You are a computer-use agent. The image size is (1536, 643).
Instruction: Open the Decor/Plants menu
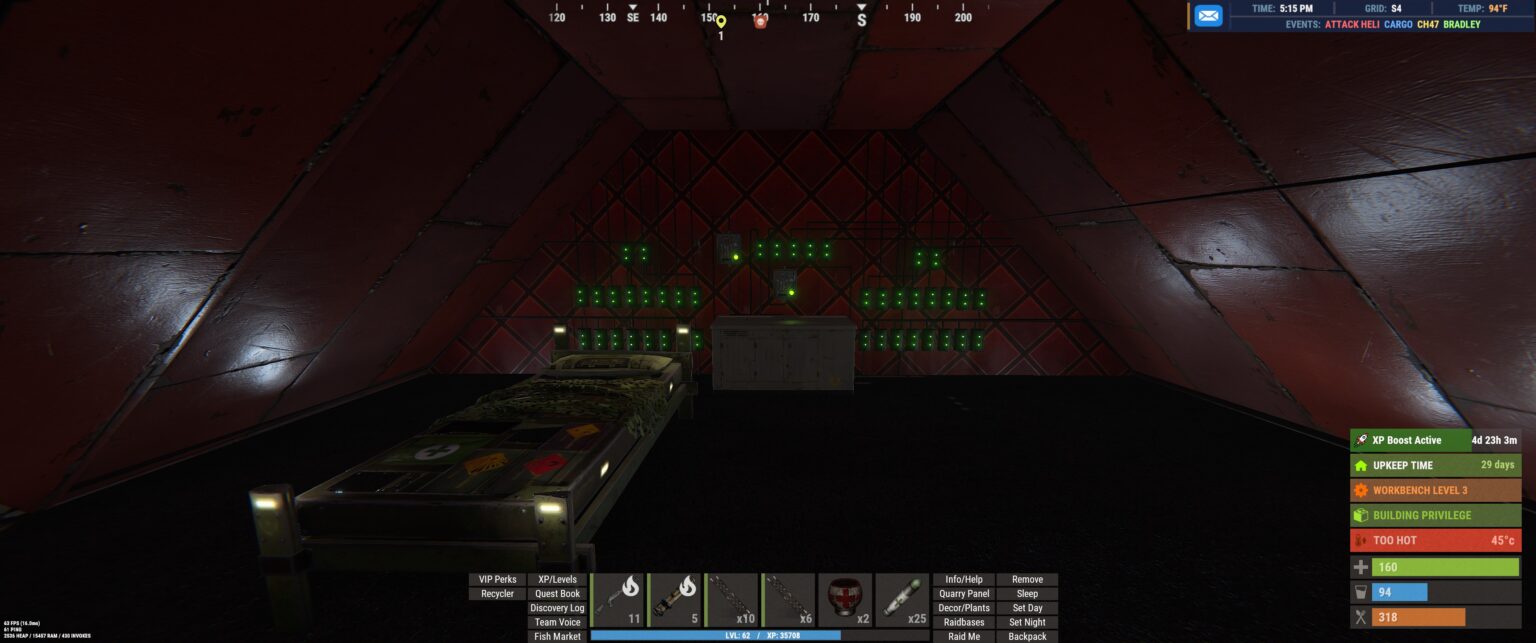964,608
